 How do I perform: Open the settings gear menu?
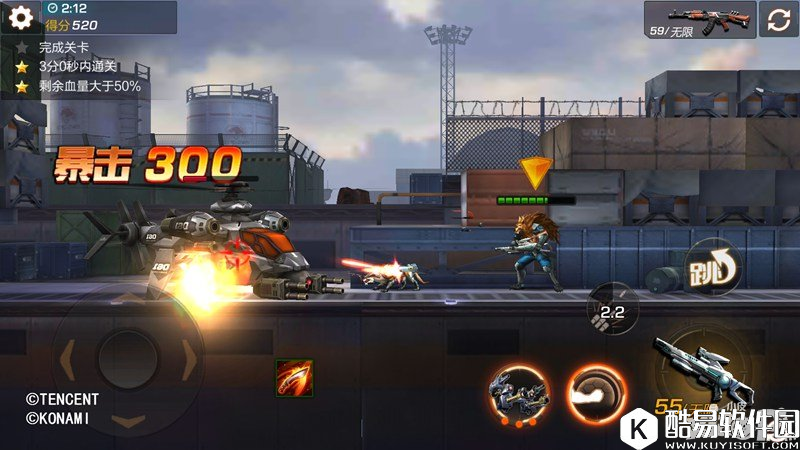[20, 19]
